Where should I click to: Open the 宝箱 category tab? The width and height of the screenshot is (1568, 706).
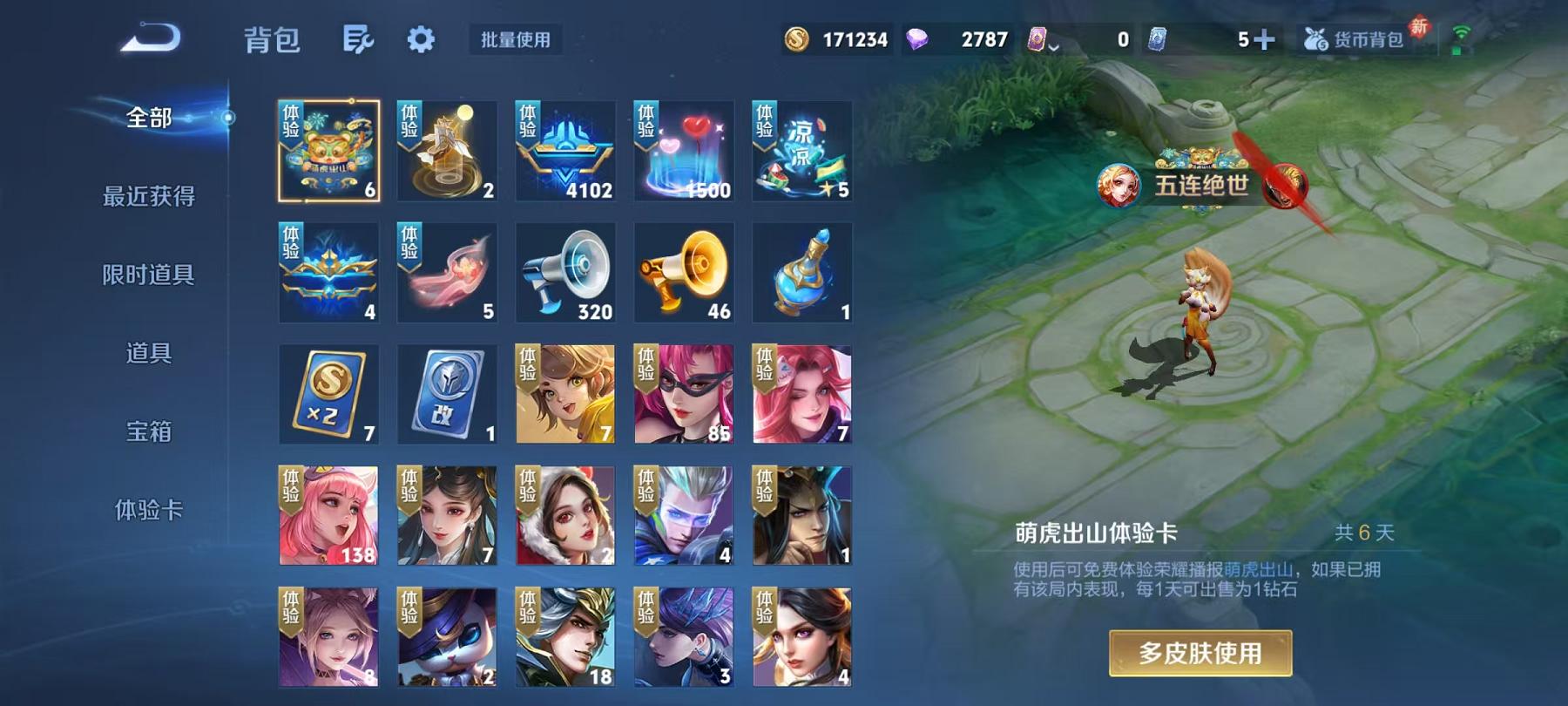pos(148,431)
